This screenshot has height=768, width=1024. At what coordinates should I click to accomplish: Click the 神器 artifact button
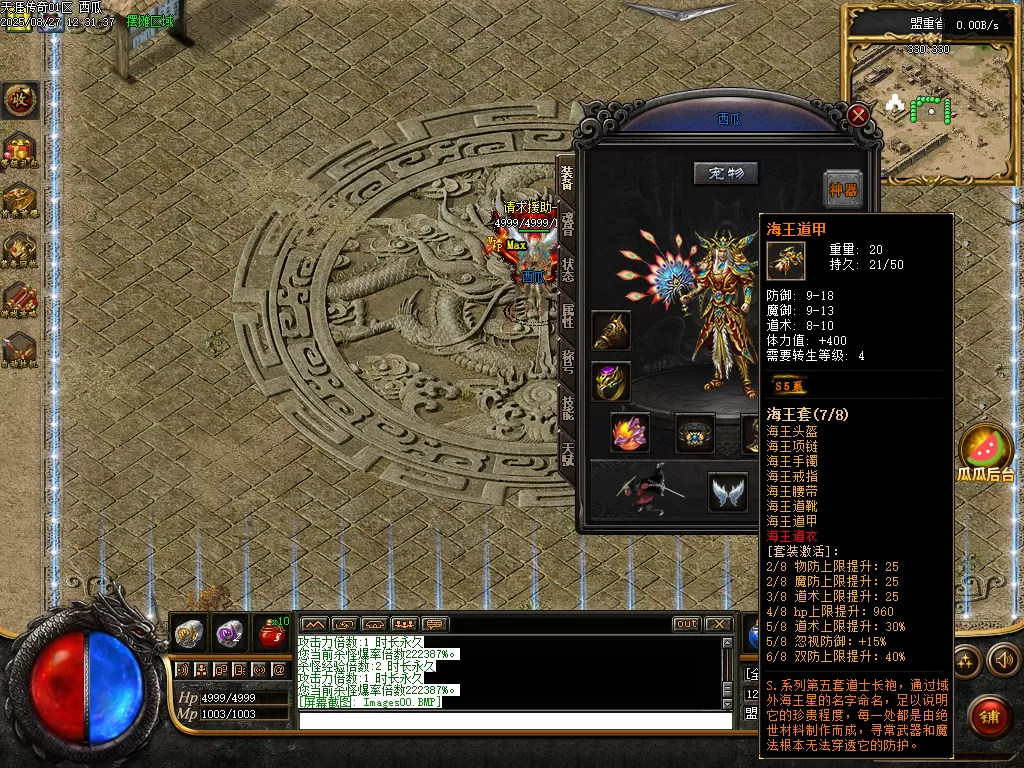coord(843,189)
